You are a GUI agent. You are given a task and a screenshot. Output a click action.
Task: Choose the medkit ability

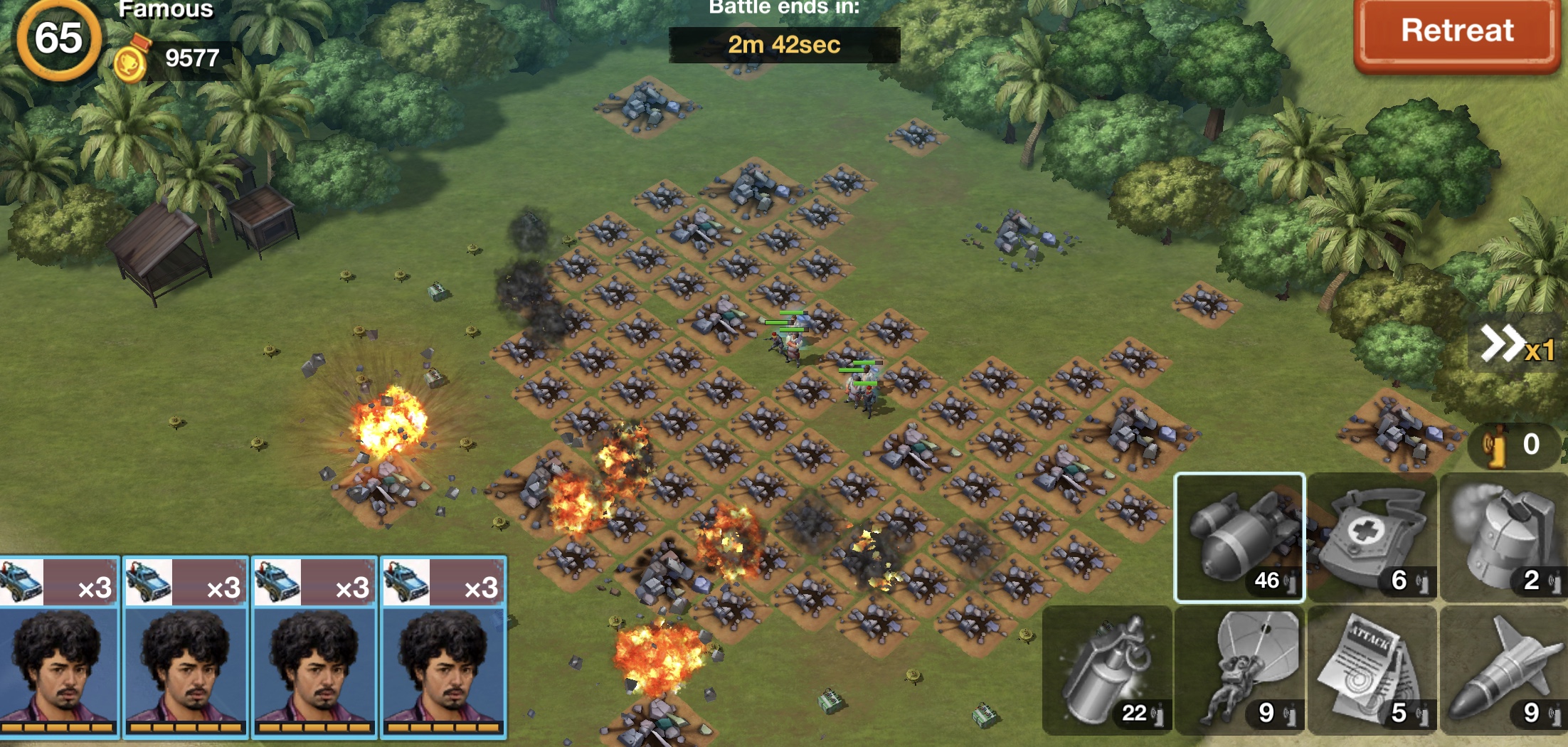click(x=1372, y=537)
